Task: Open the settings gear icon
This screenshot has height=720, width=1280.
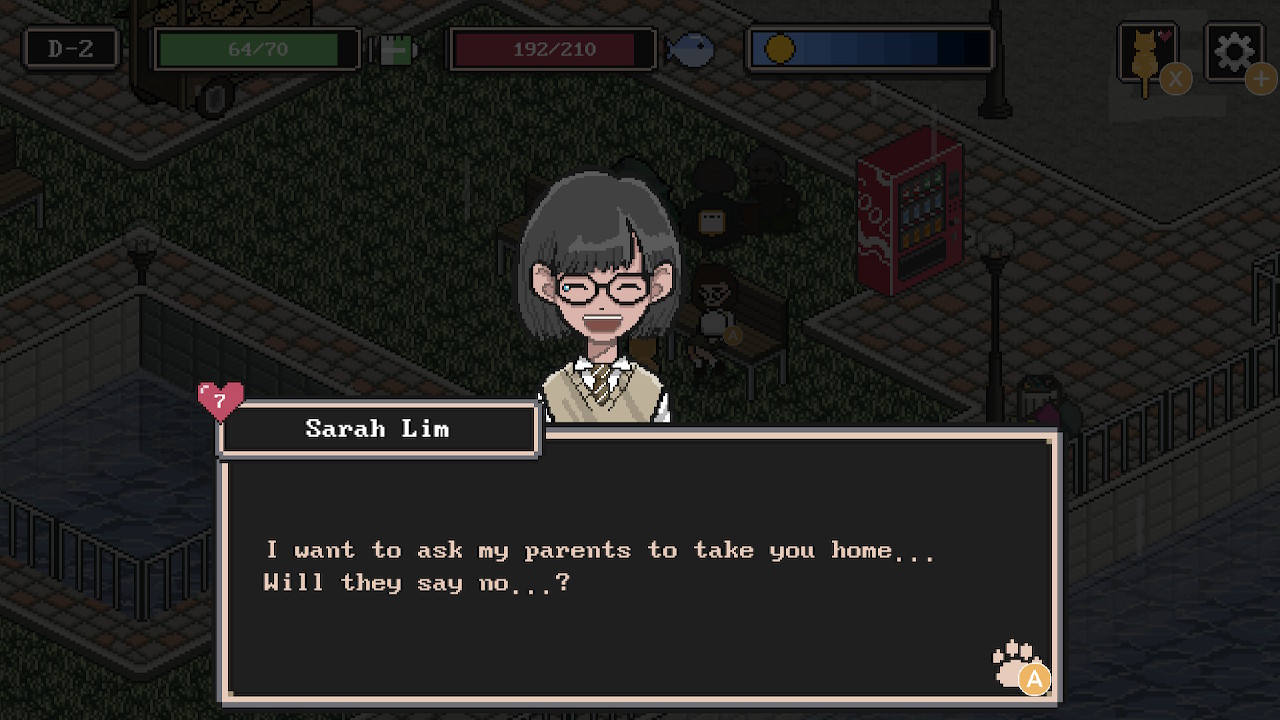Action: pyautogui.click(x=1235, y=48)
